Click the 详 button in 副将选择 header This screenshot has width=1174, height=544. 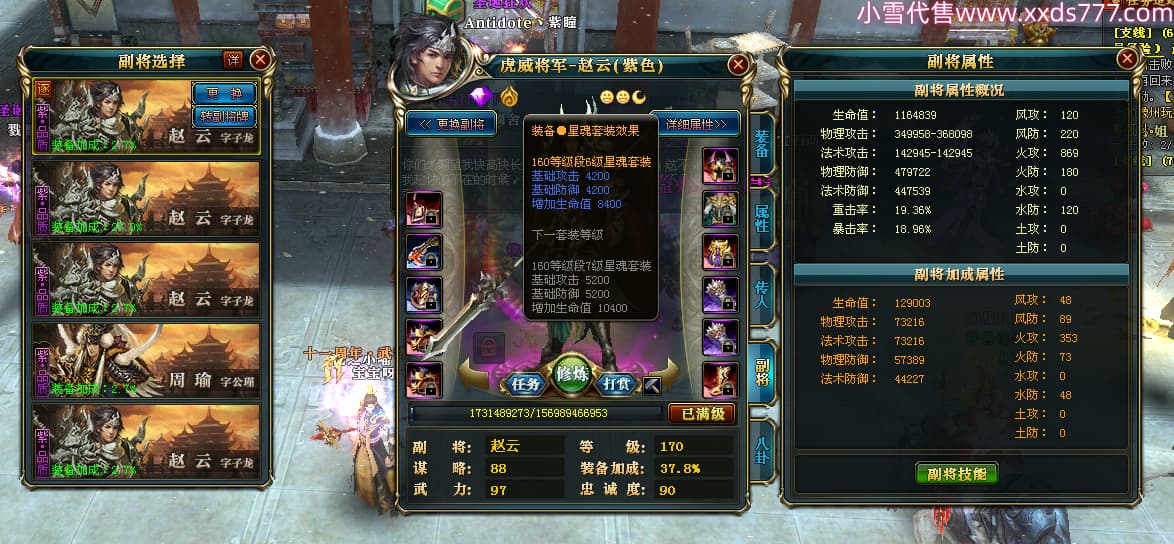click(233, 60)
